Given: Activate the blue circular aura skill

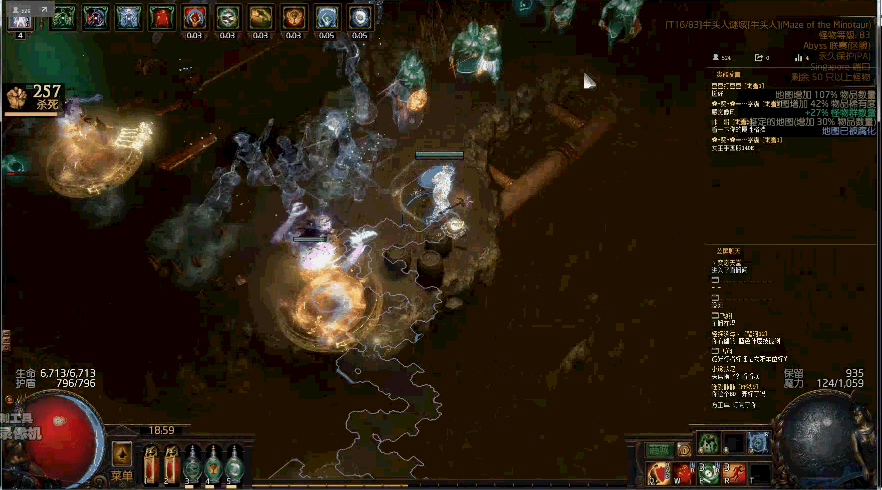Looking at the screenshot, I should pos(758,443).
